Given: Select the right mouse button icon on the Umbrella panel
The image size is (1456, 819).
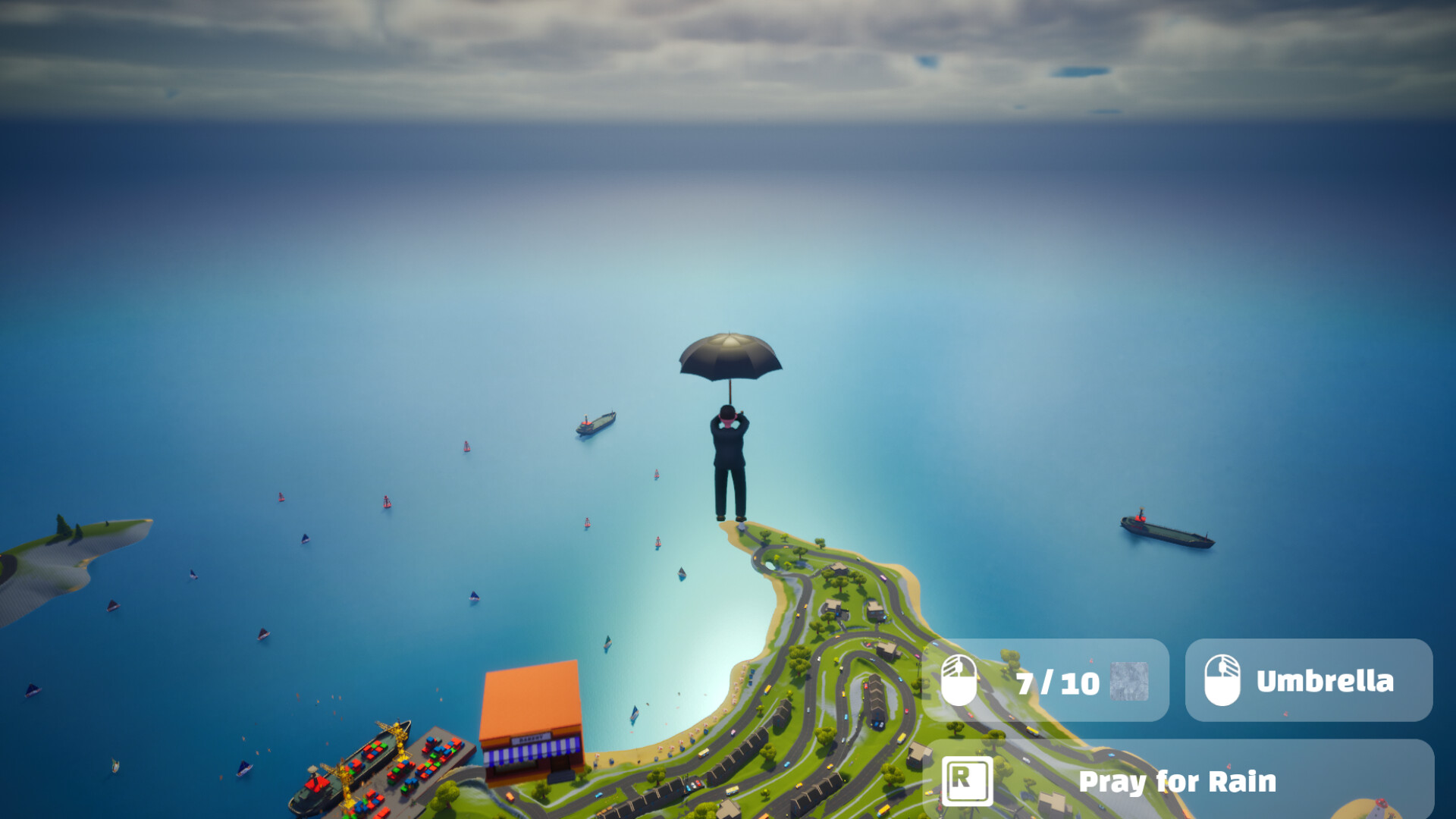Looking at the screenshot, I should pos(1222,681).
